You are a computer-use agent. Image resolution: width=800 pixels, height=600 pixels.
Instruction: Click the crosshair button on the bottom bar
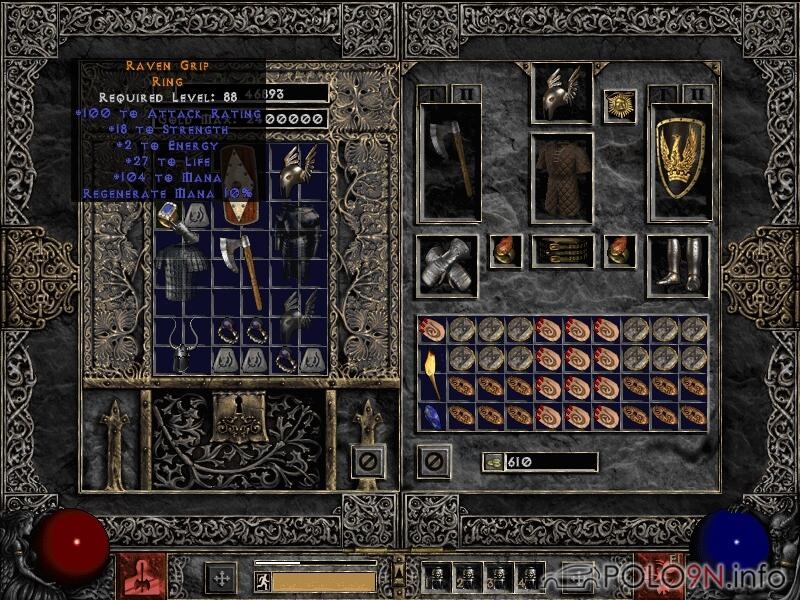[220, 578]
